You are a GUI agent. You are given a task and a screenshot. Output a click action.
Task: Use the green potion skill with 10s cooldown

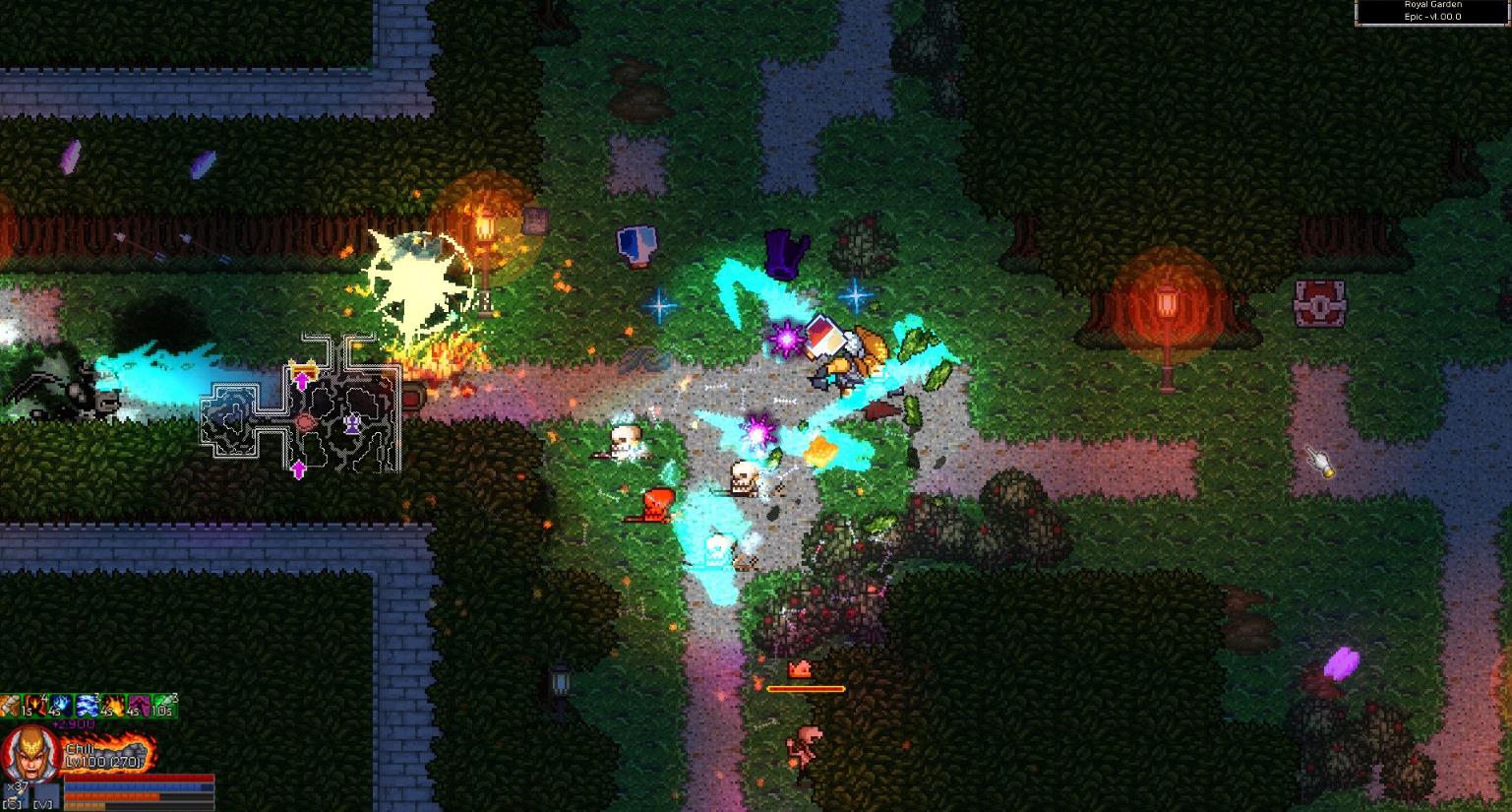click(164, 705)
